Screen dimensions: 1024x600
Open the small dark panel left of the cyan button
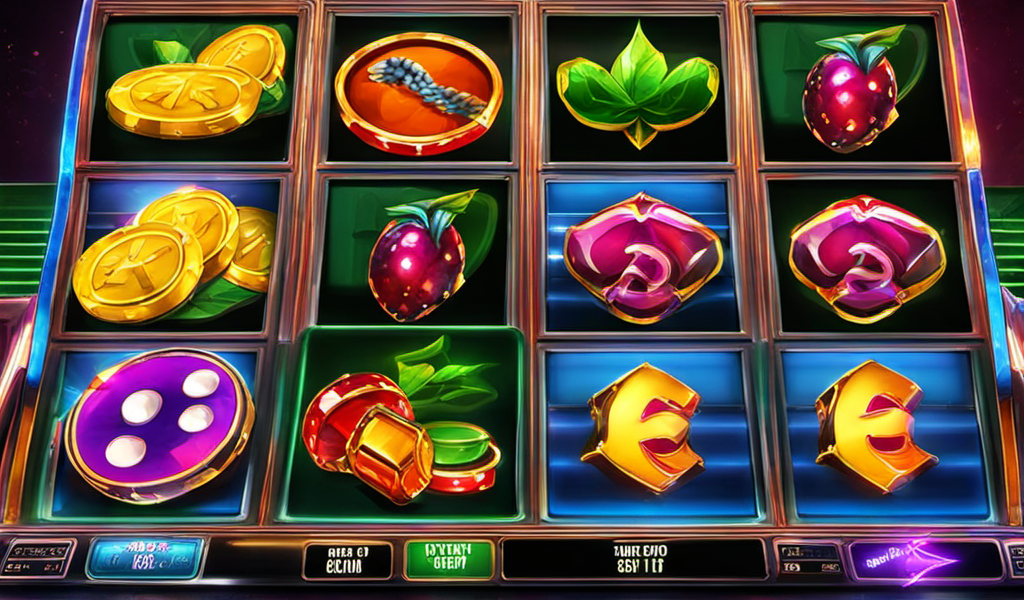click(x=39, y=558)
